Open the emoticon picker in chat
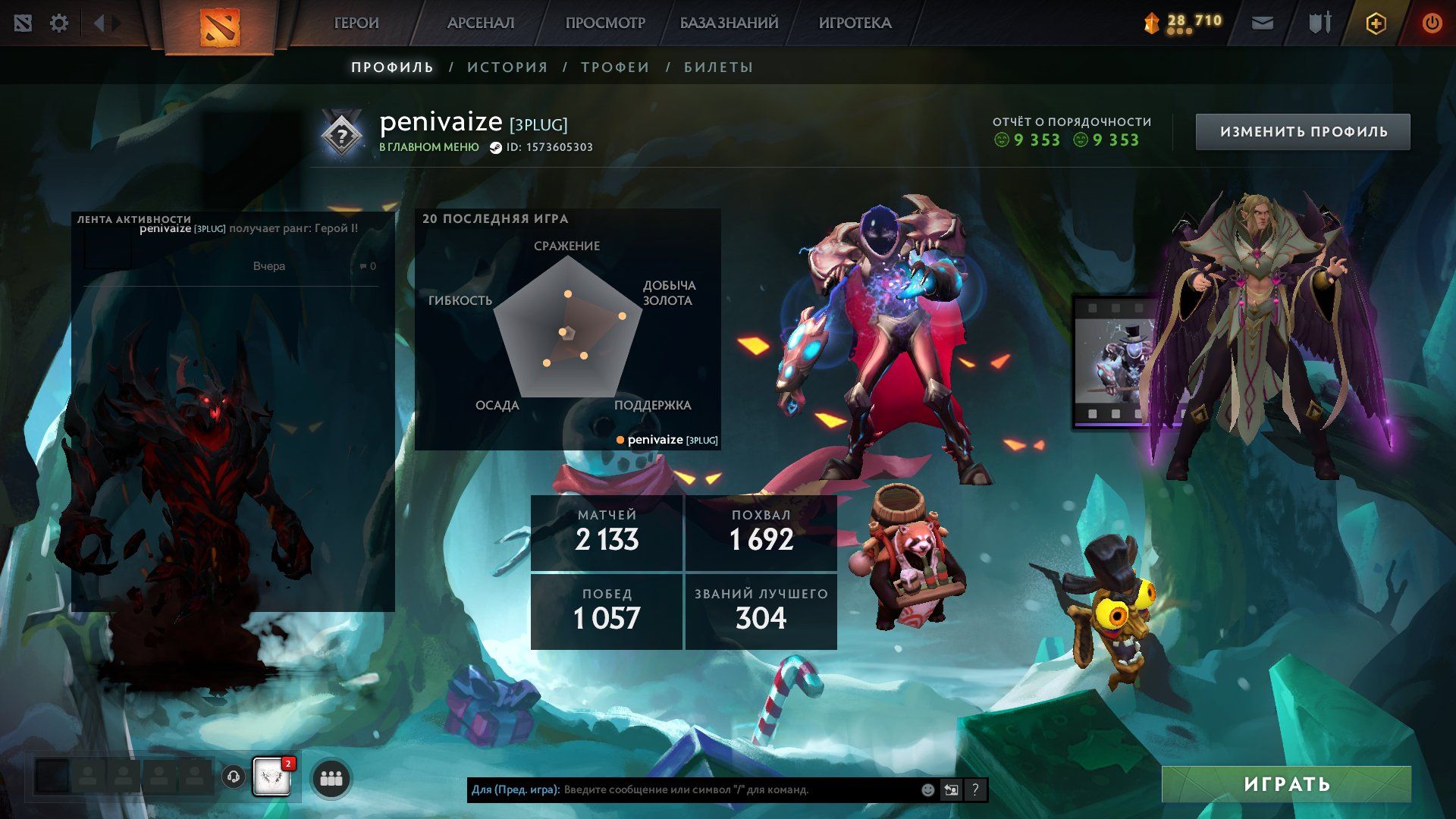 click(x=927, y=789)
